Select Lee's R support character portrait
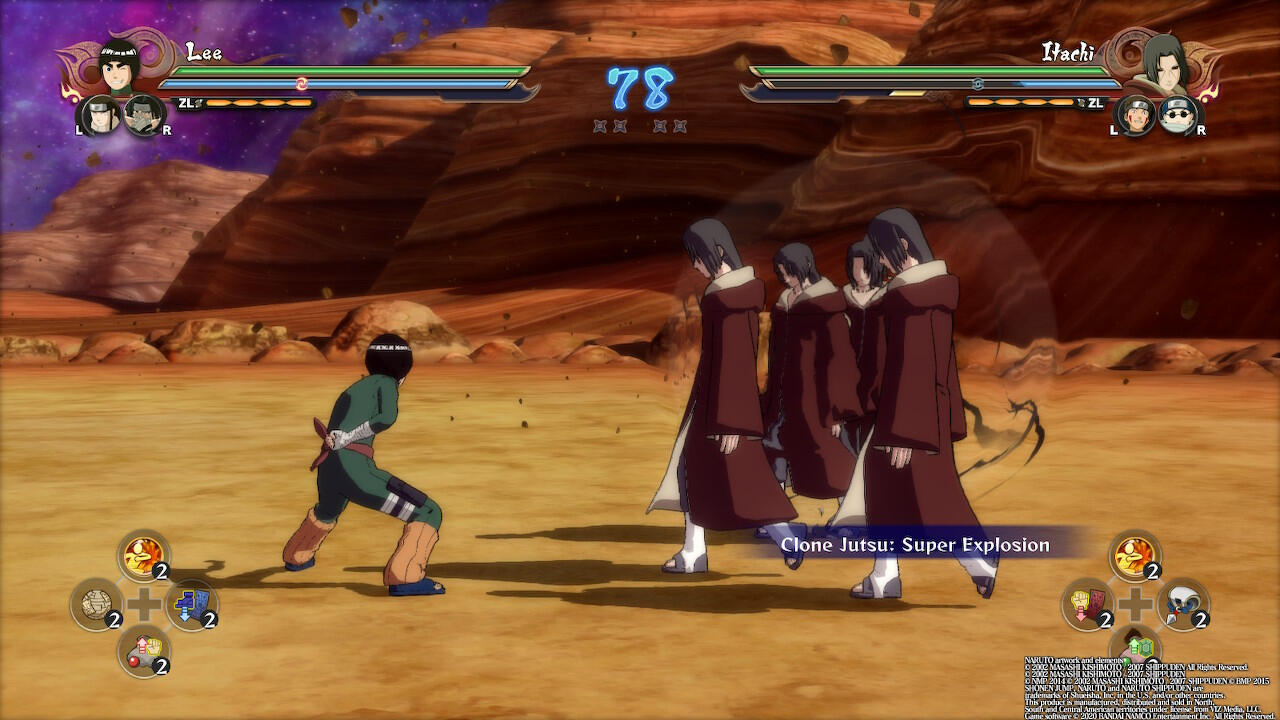 tap(144, 116)
